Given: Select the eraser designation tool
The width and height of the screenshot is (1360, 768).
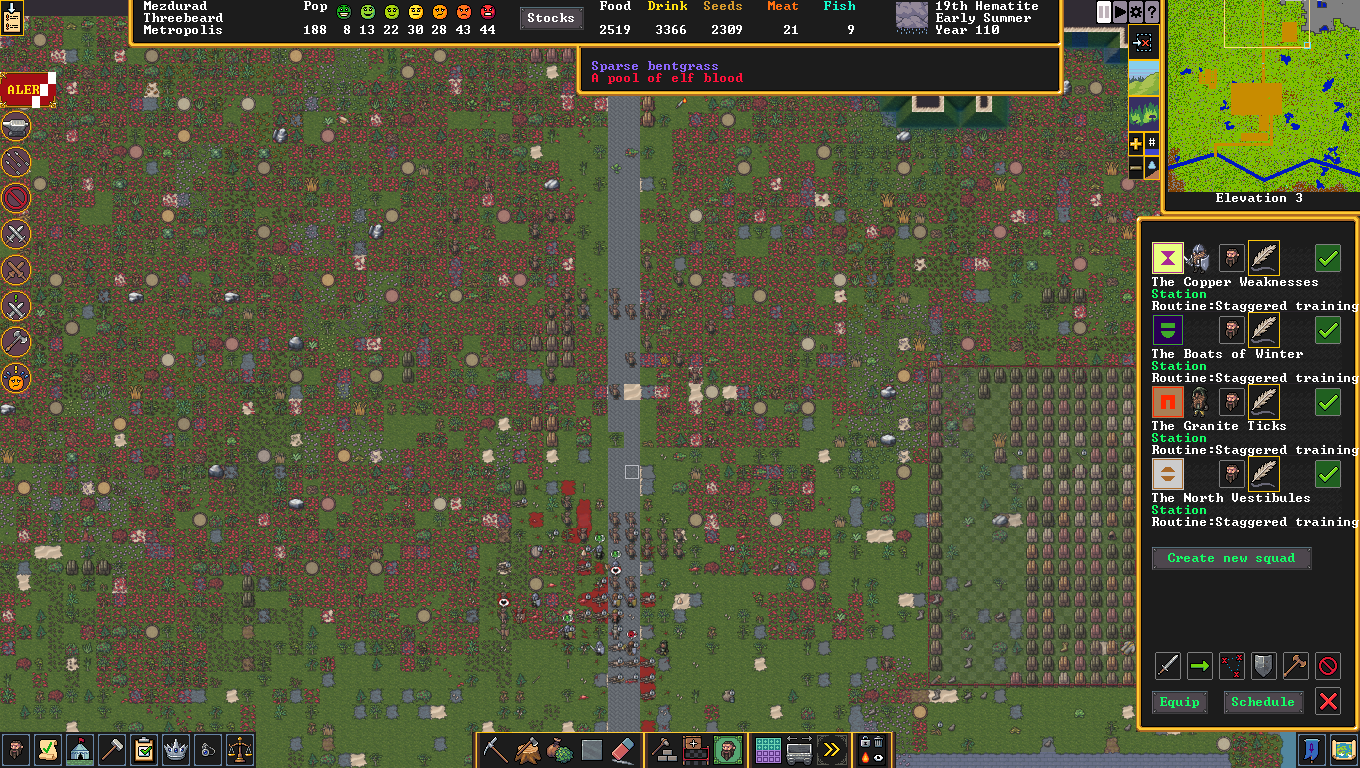Looking at the screenshot, I should [622, 750].
